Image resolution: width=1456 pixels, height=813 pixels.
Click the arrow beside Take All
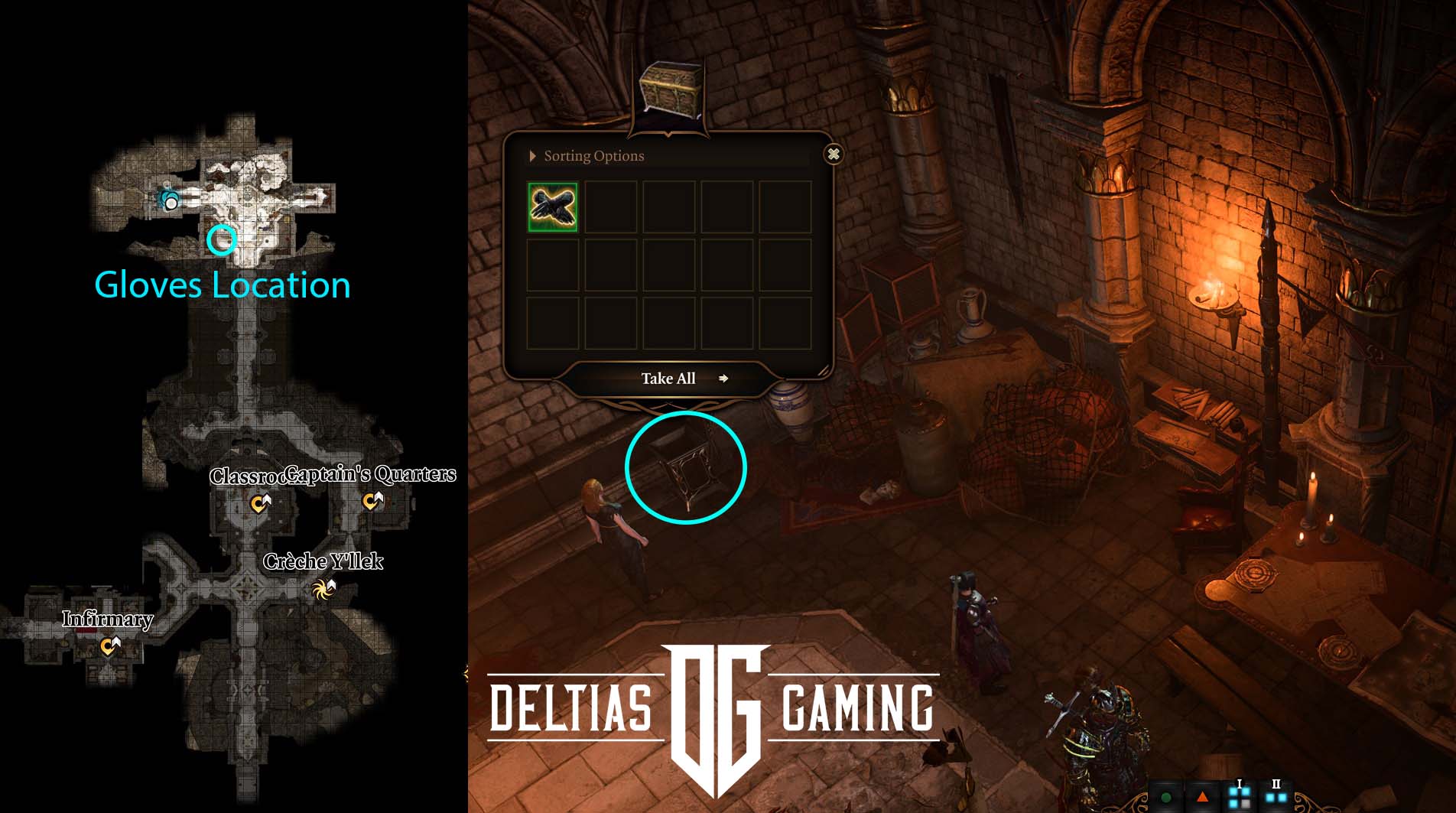point(723,379)
